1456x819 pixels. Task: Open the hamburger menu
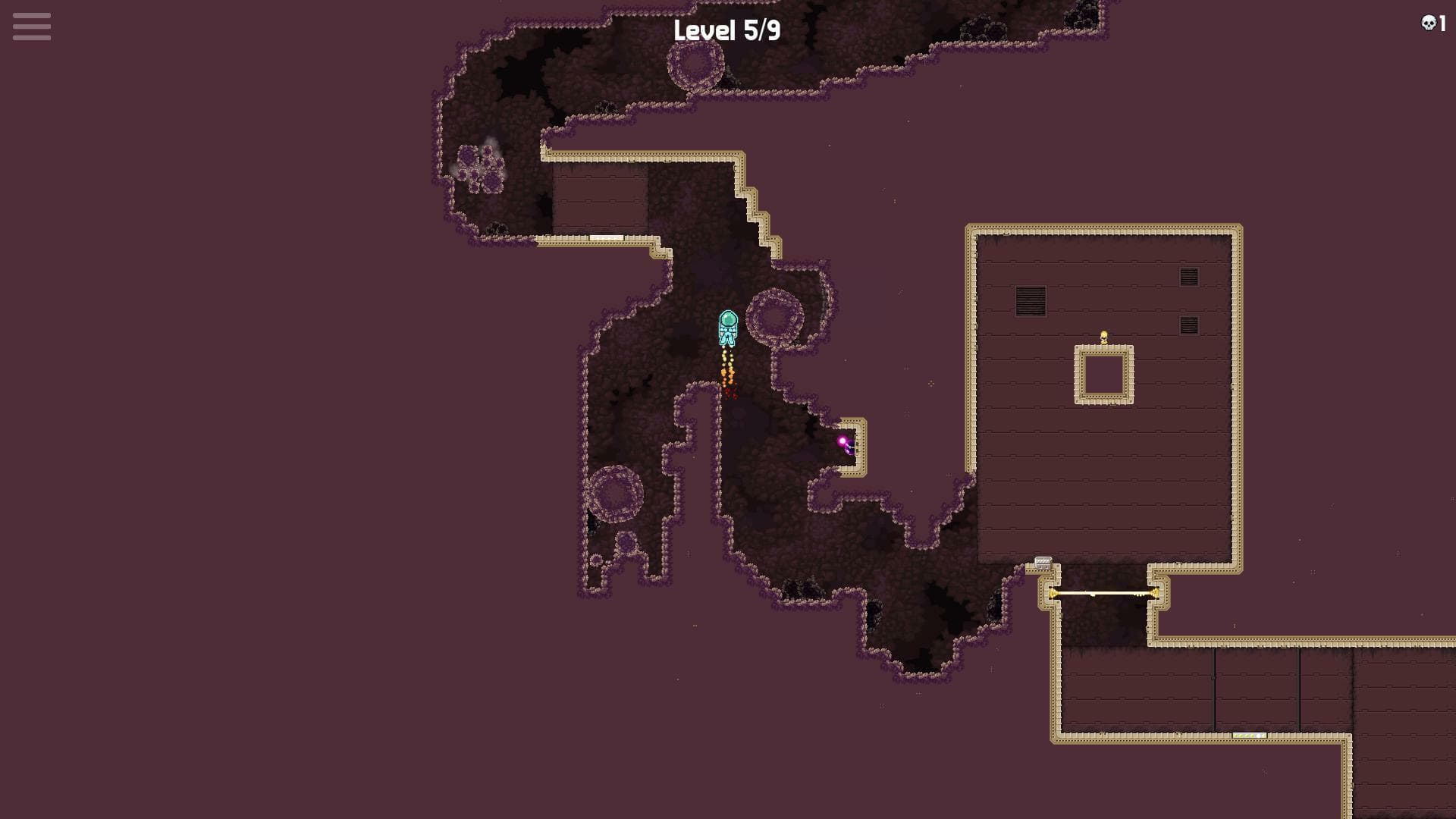coord(31,27)
